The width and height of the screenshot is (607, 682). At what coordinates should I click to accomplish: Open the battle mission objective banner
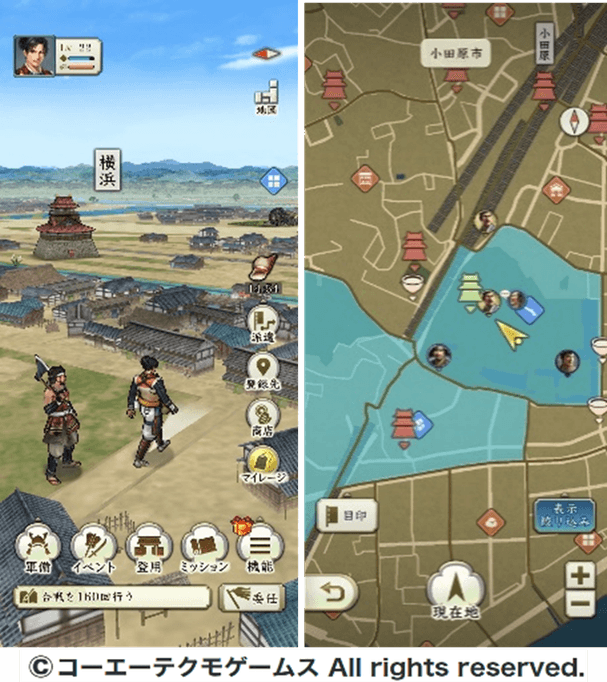pyautogui.click(x=112, y=597)
